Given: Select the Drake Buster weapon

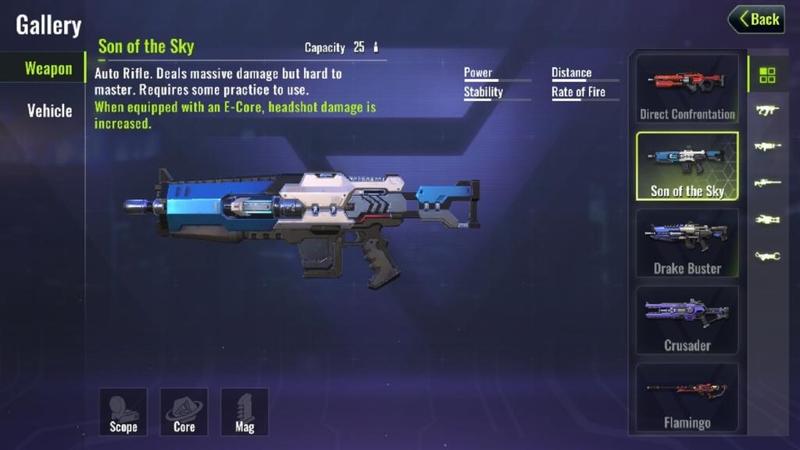Looking at the screenshot, I should [x=687, y=243].
